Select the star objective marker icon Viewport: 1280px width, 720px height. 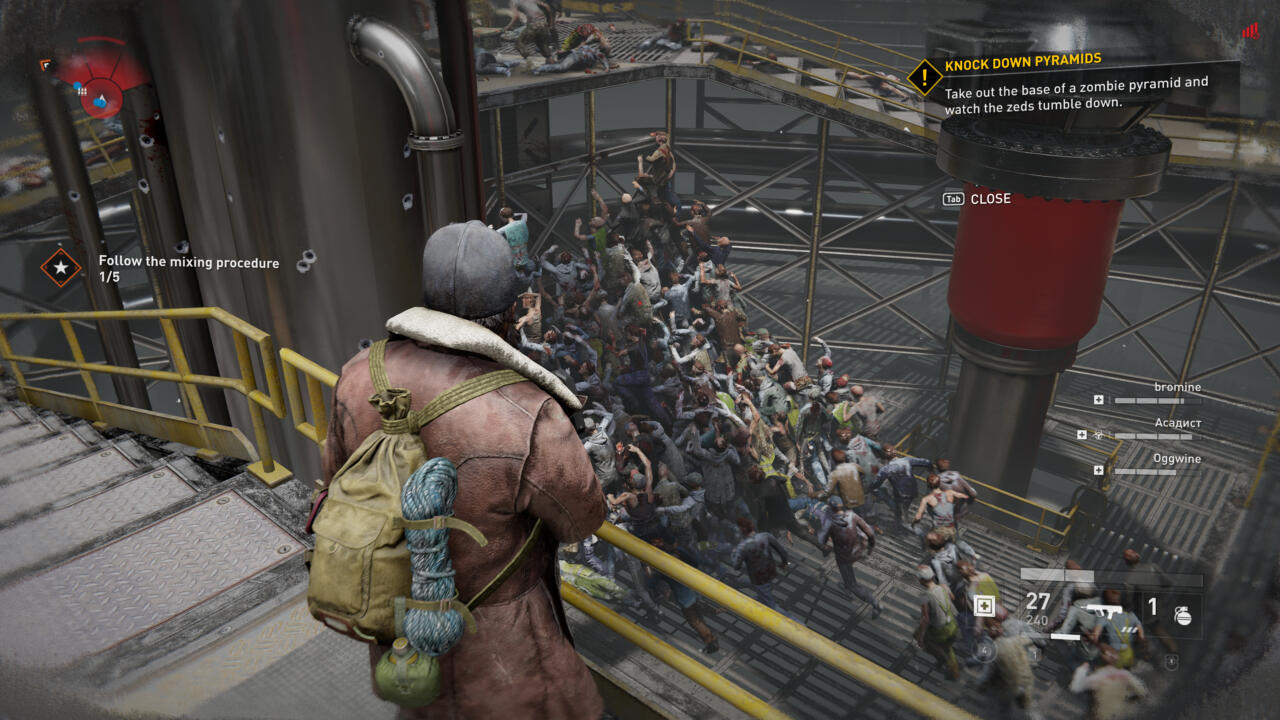pos(61,267)
